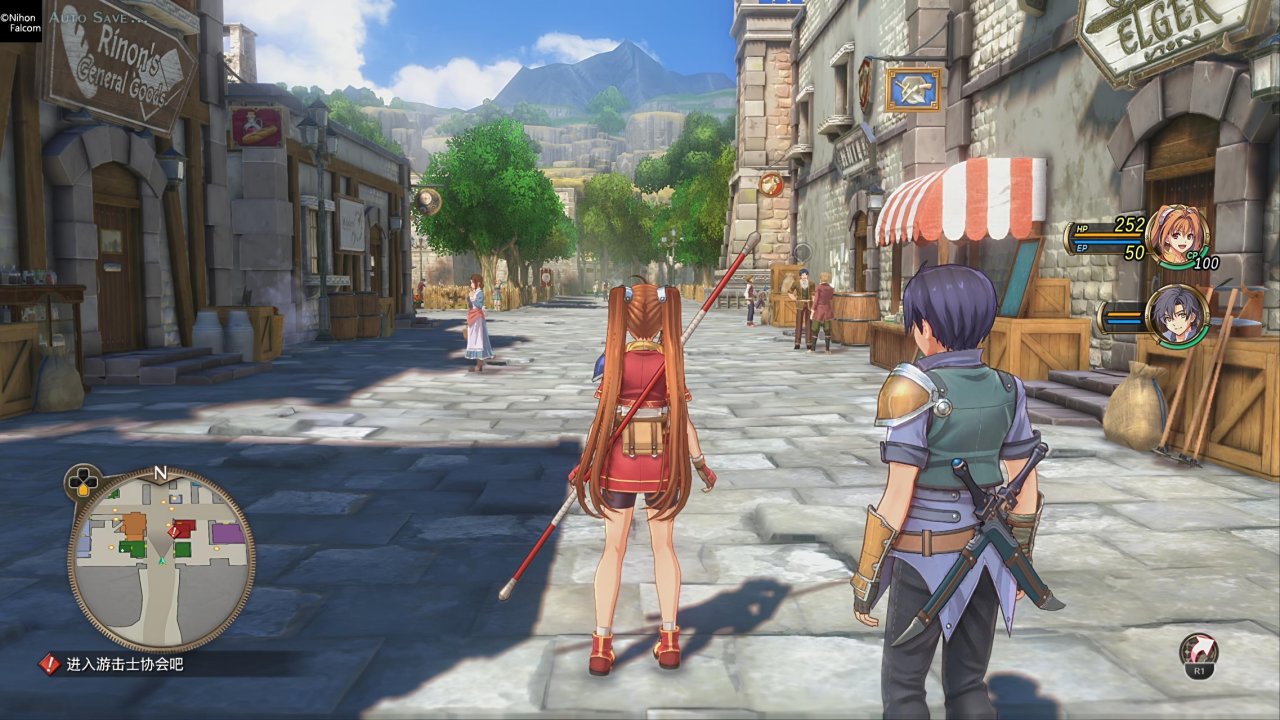The height and width of the screenshot is (720, 1280).
Task: Click the red exclamation marker on minimap
Action: pos(173,532)
